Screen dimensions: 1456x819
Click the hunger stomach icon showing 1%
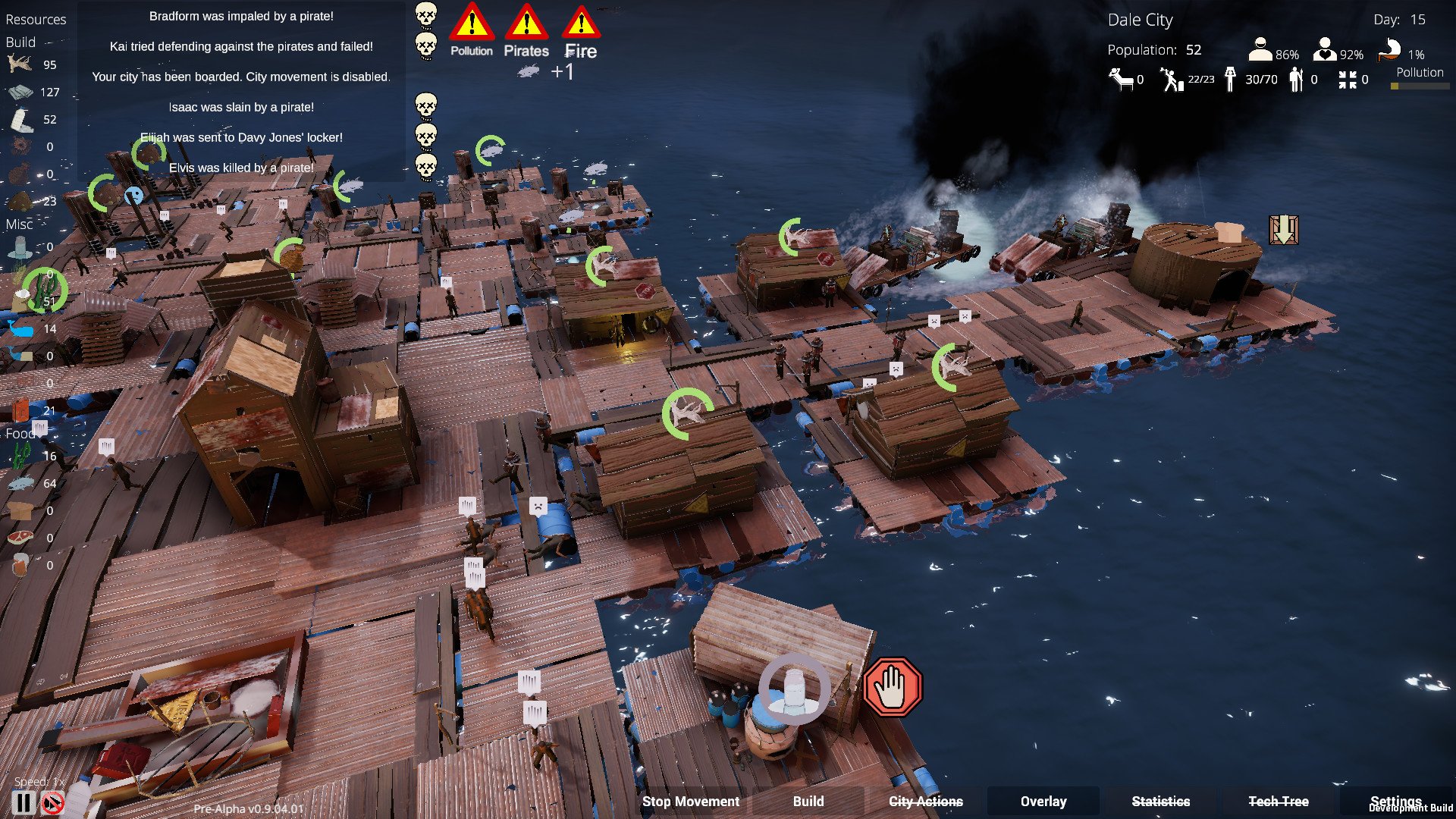click(1389, 50)
